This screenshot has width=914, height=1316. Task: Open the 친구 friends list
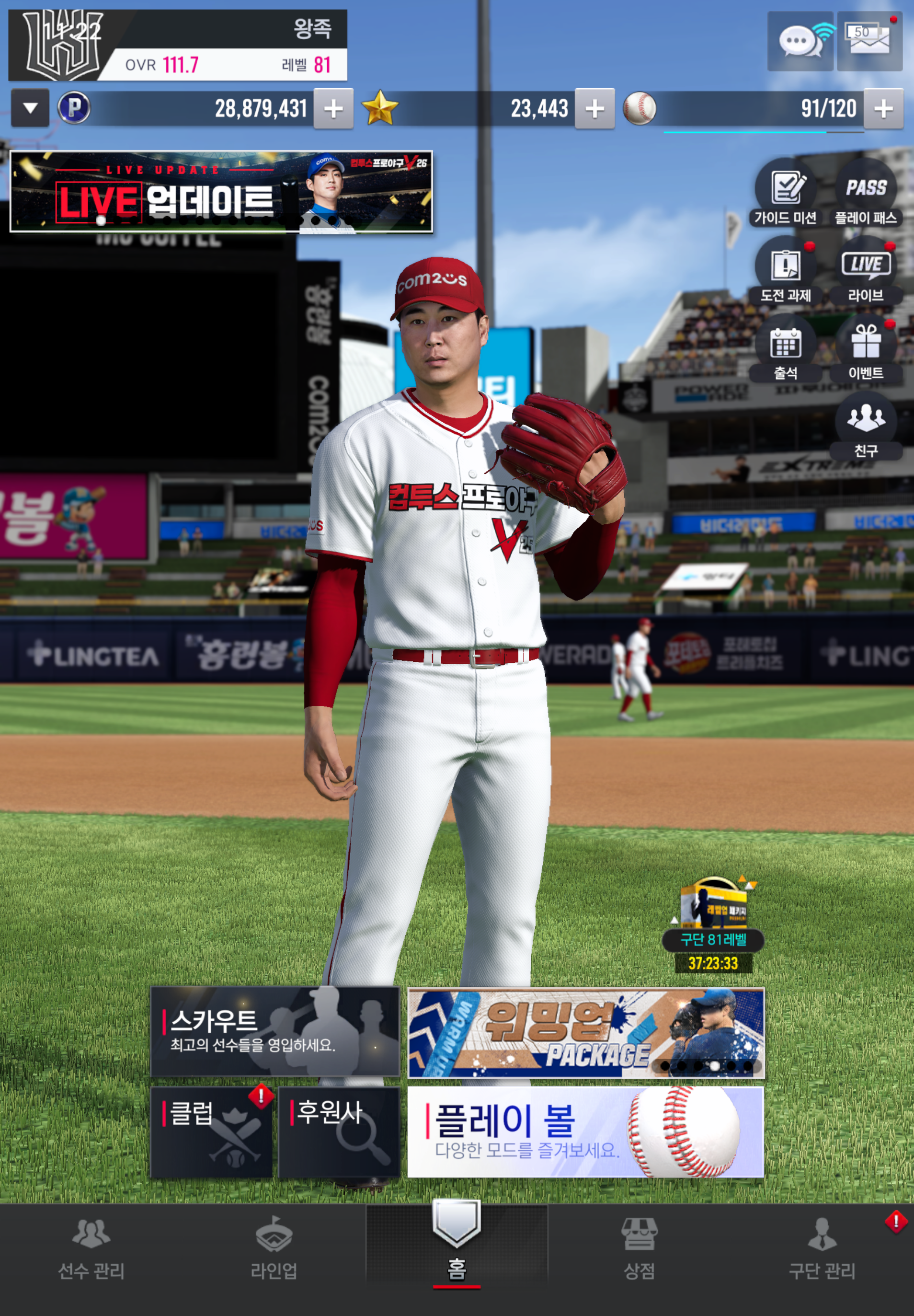pos(866,427)
